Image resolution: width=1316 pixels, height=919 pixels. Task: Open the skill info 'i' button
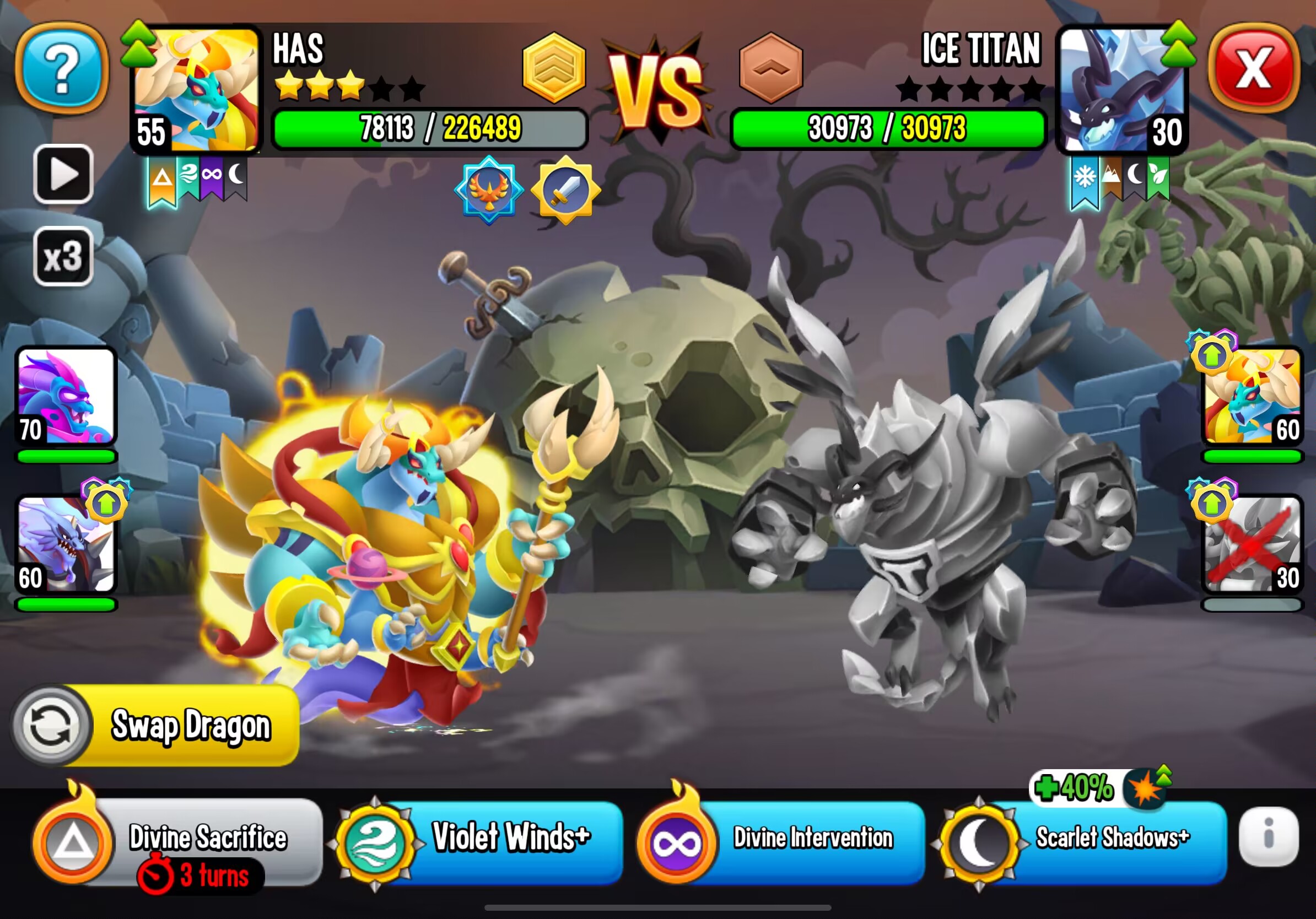1268,836
